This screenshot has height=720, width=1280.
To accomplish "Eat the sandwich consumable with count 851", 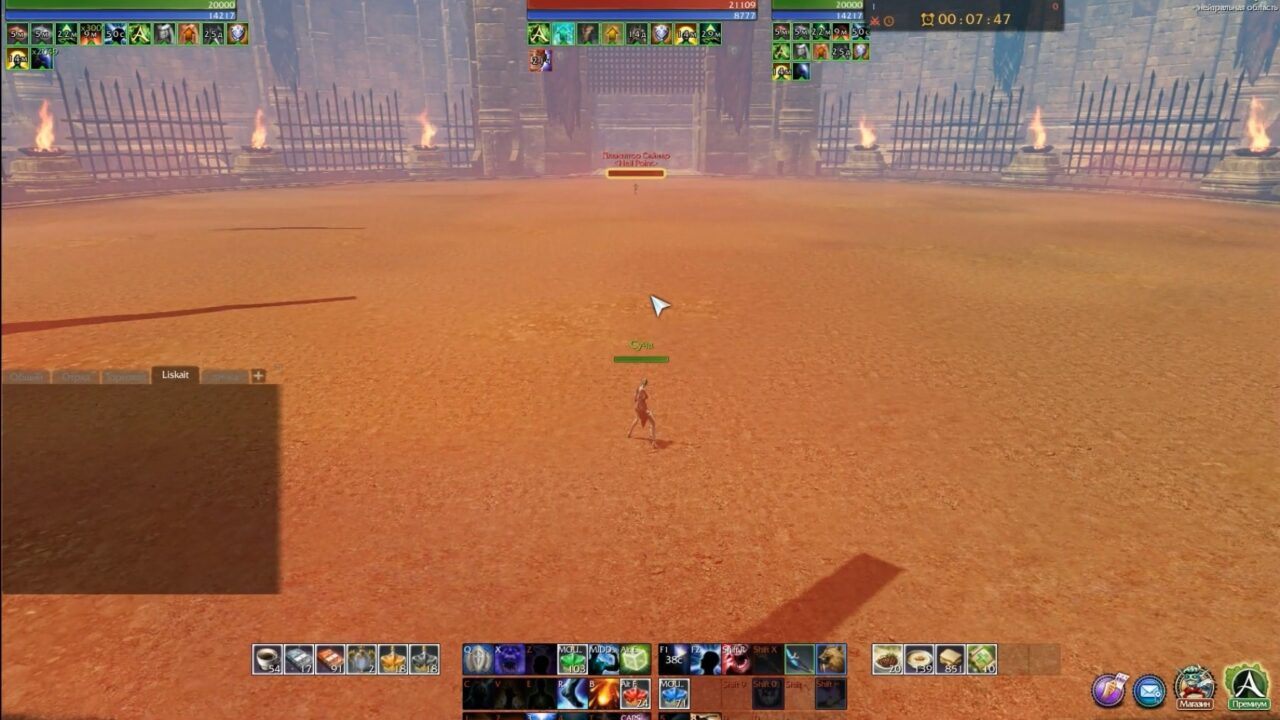I will (x=949, y=658).
